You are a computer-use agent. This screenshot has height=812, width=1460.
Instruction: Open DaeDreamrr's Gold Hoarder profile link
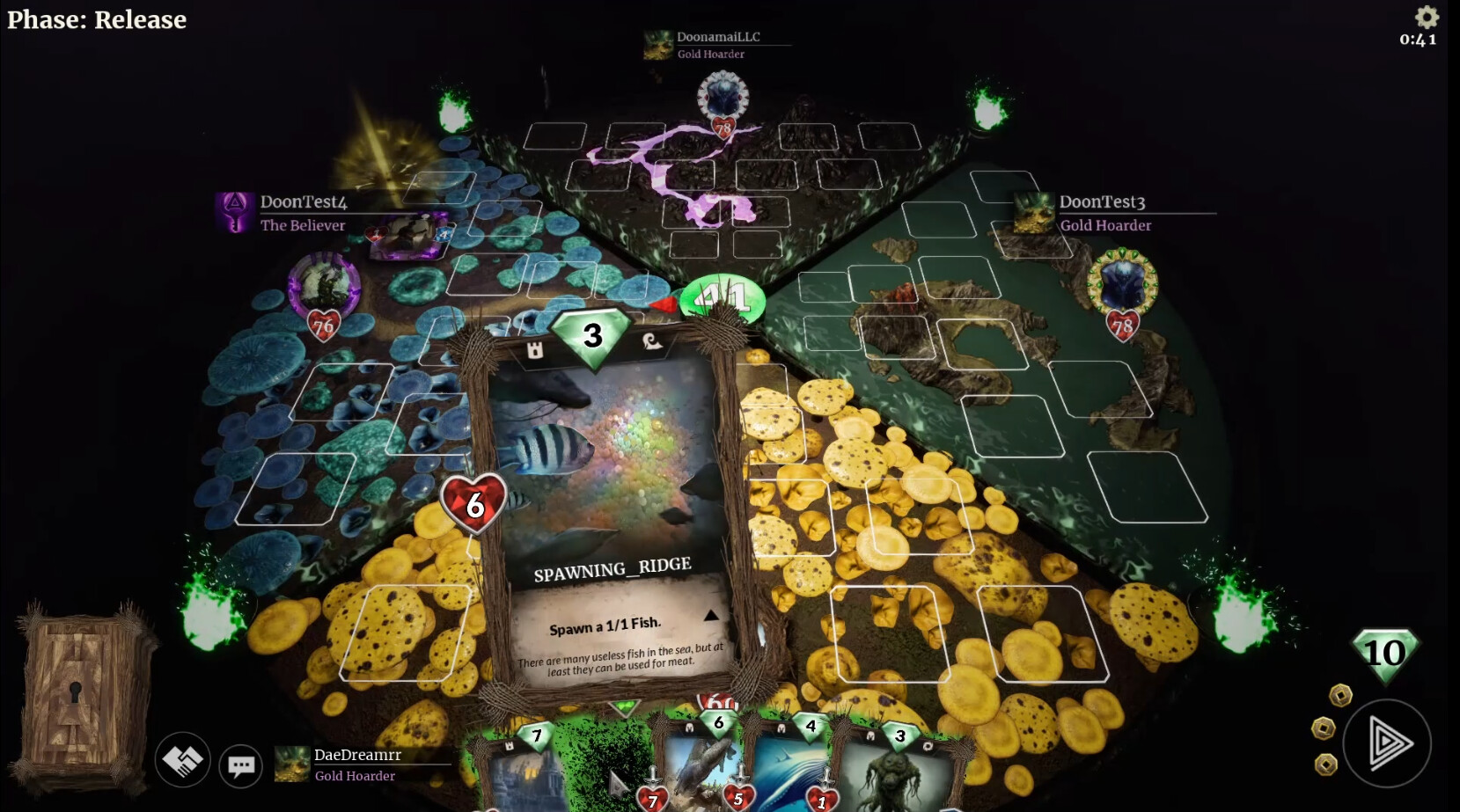(356, 776)
